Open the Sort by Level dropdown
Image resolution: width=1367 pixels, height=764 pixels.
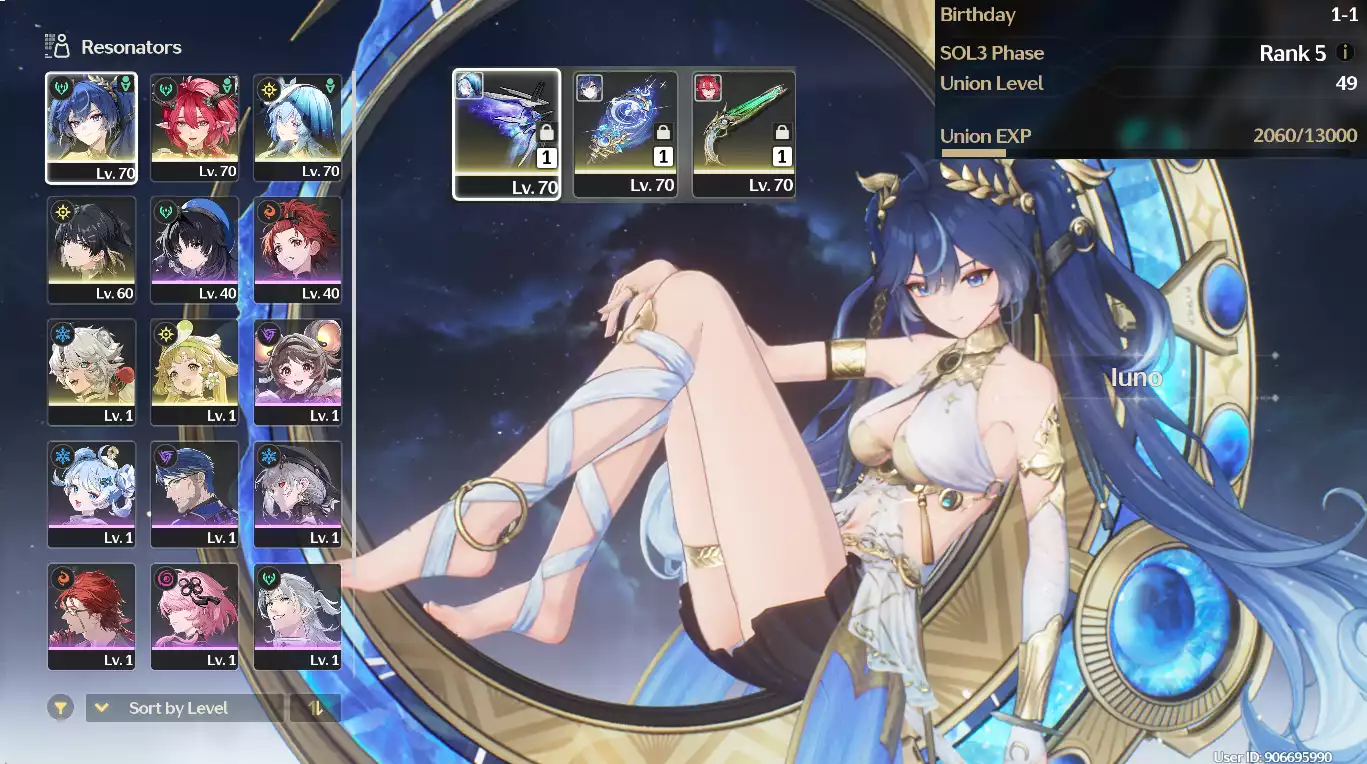[184, 708]
